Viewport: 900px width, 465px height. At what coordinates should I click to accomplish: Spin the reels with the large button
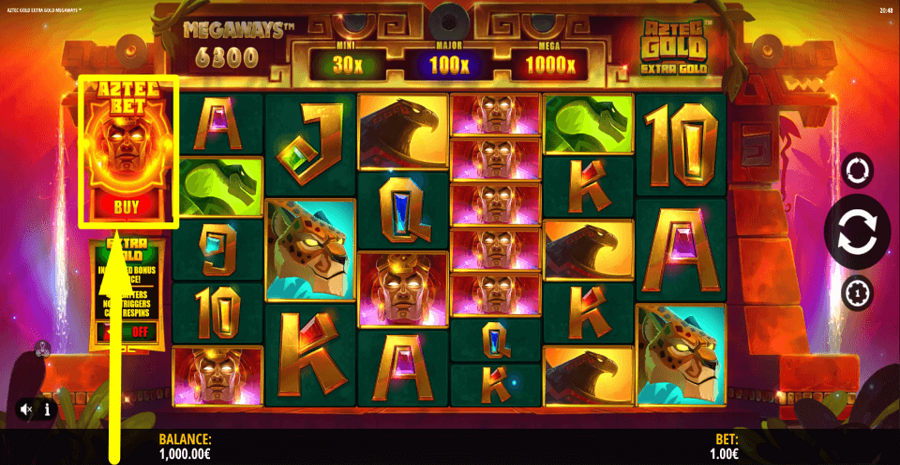857,231
